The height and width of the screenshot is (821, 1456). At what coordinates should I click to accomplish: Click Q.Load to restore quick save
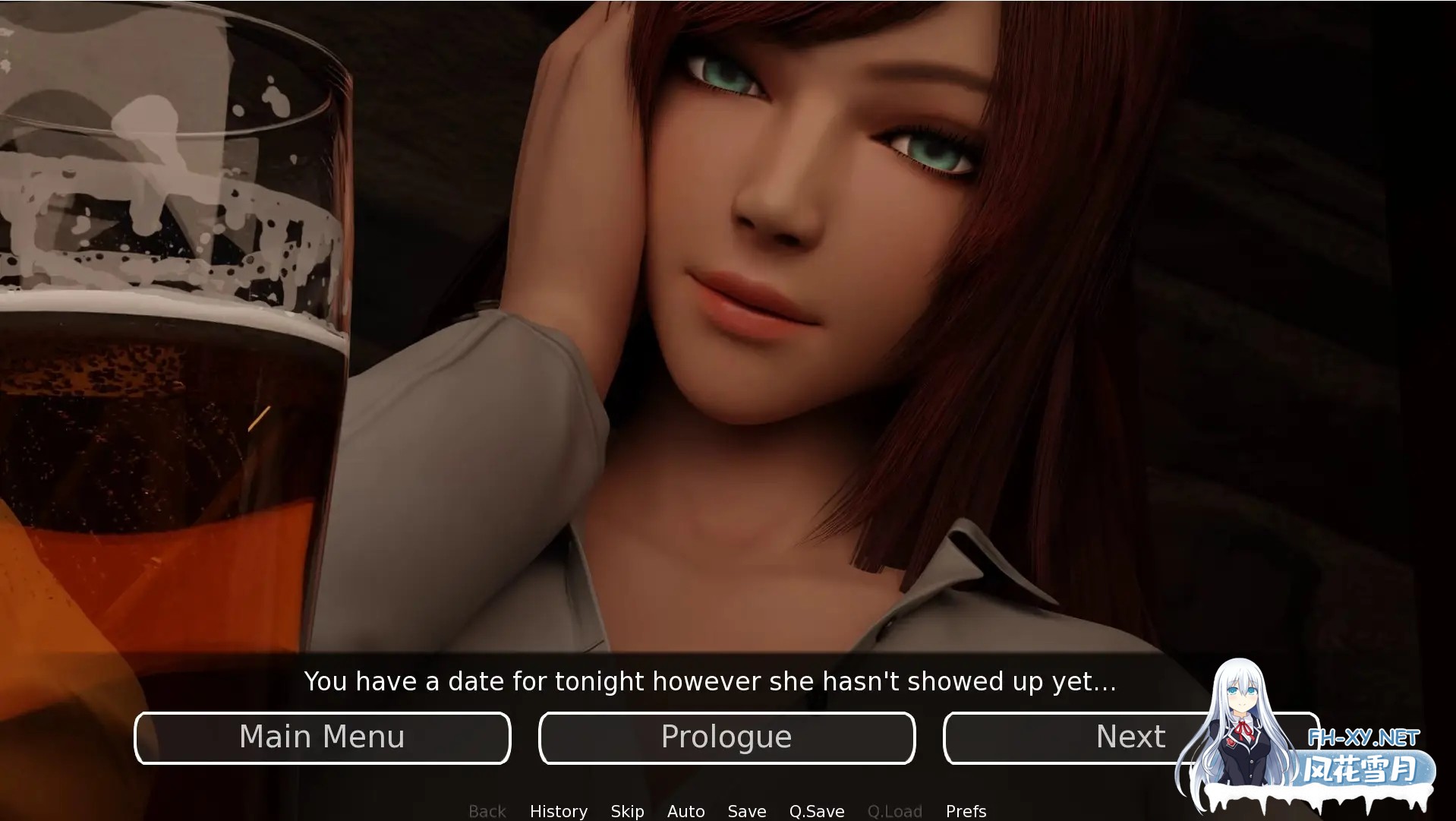pyautogui.click(x=894, y=810)
